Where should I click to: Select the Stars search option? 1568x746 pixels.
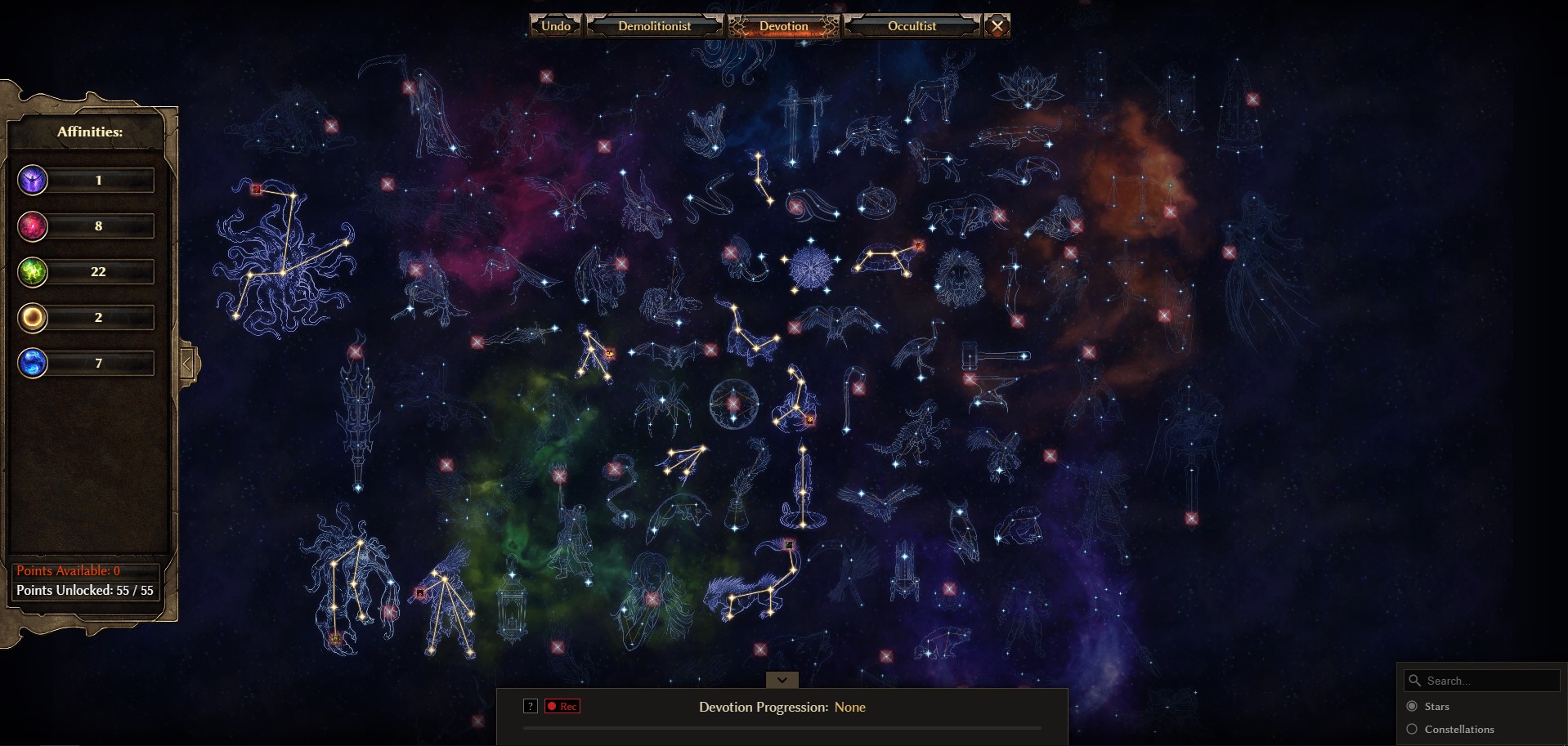(x=1412, y=706)
